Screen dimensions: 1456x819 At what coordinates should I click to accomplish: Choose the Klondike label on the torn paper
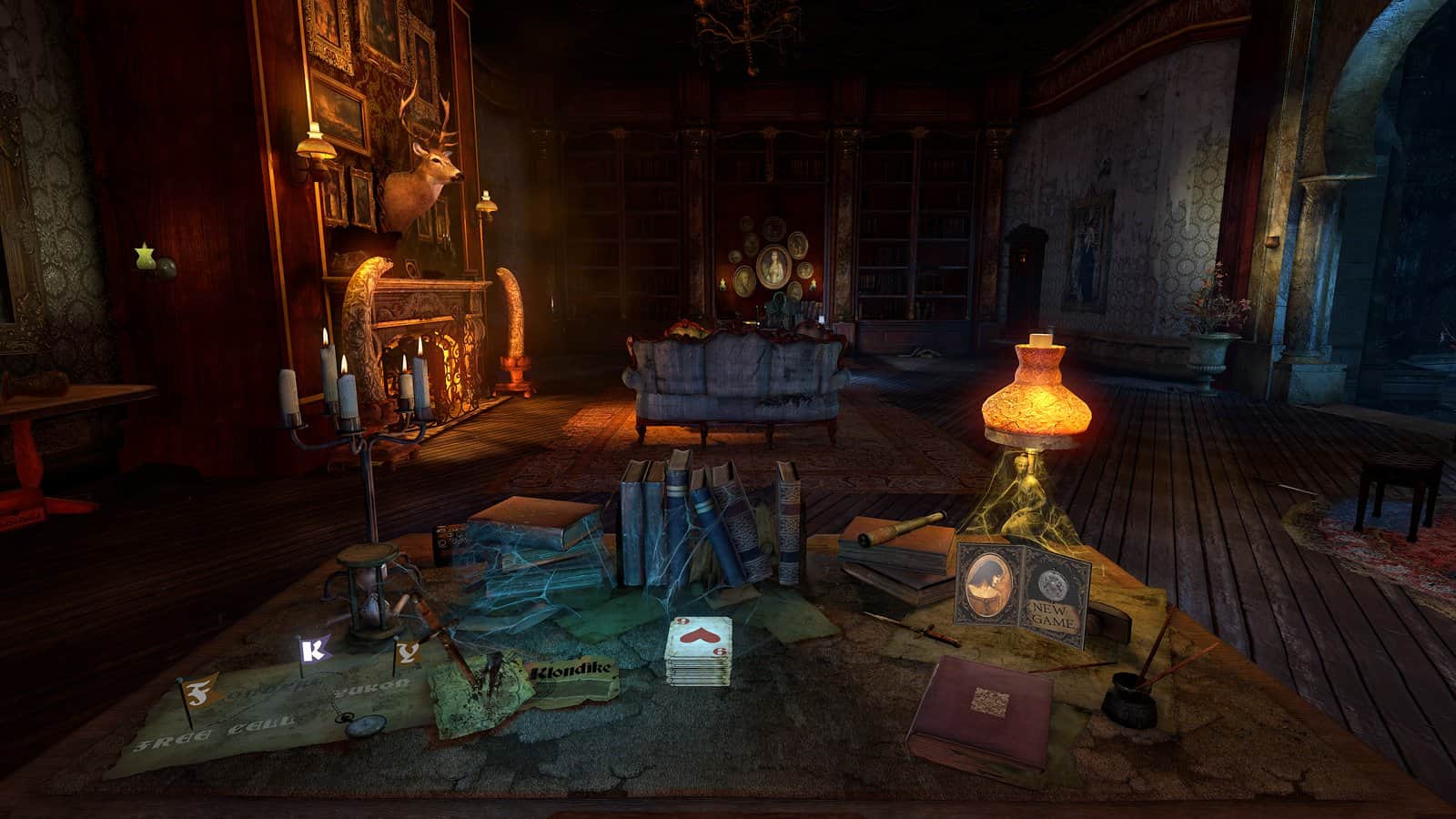(572, 670)
